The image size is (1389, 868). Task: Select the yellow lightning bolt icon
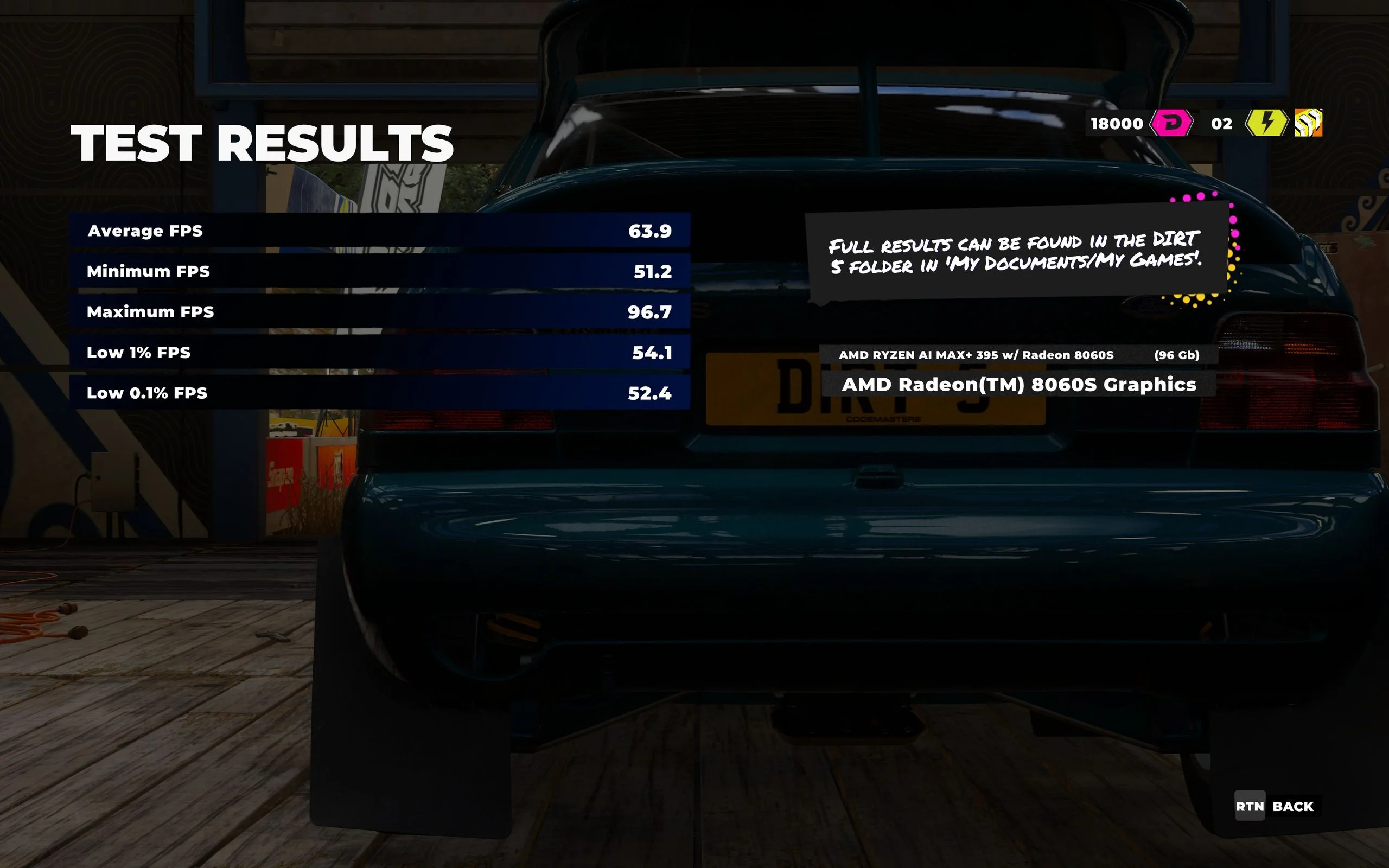1266,123
